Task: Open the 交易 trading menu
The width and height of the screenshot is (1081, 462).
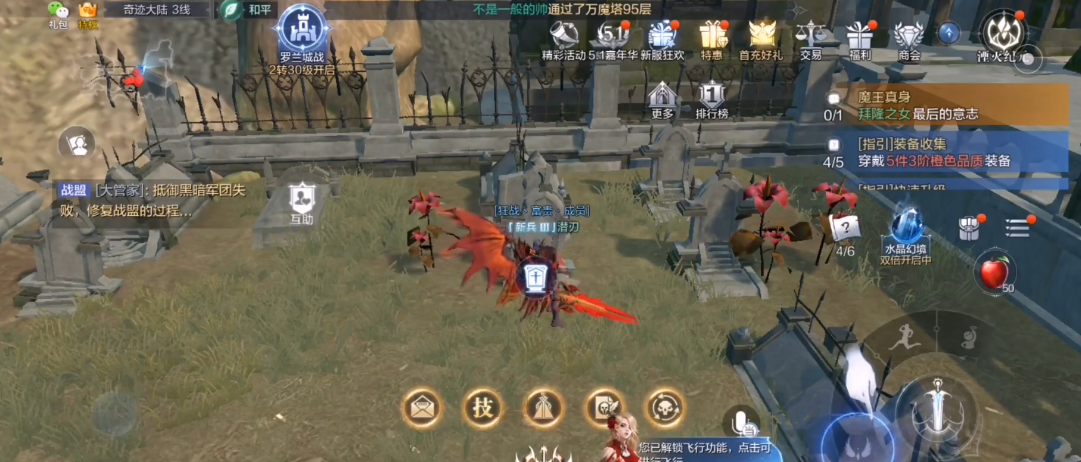Action: [810, 37]
